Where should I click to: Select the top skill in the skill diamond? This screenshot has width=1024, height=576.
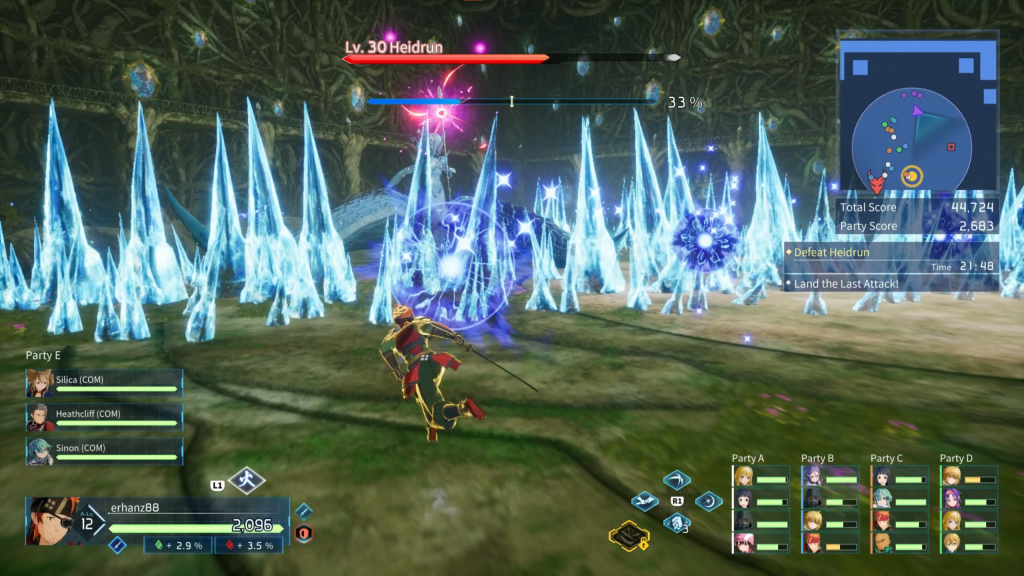tap(677, 479)
